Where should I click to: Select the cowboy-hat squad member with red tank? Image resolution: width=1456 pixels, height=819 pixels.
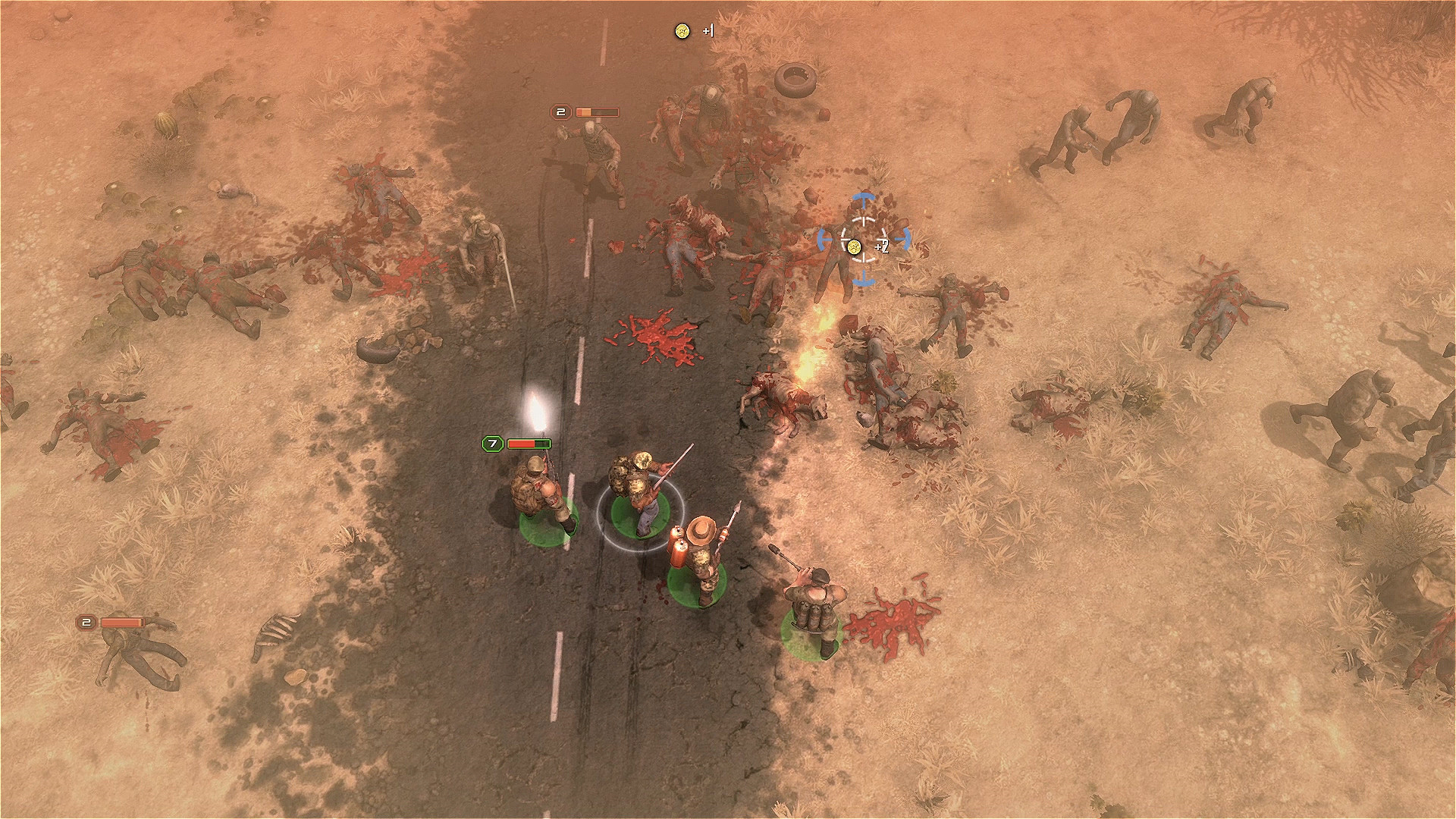click(698, 559)
